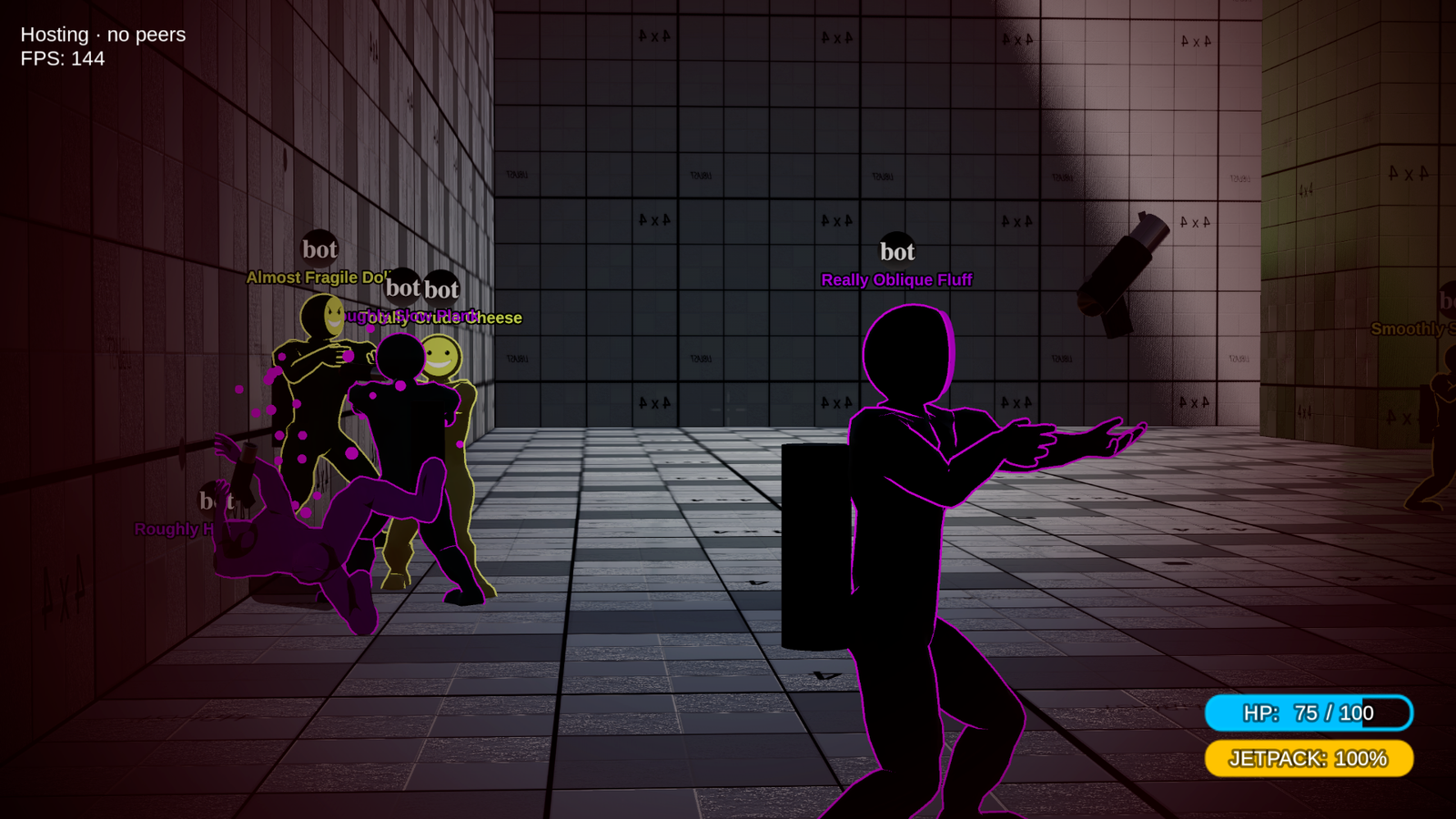The image size is (1456, 819).
Task: Click the shield carried by the magenta player
Action: pos(816,546)
